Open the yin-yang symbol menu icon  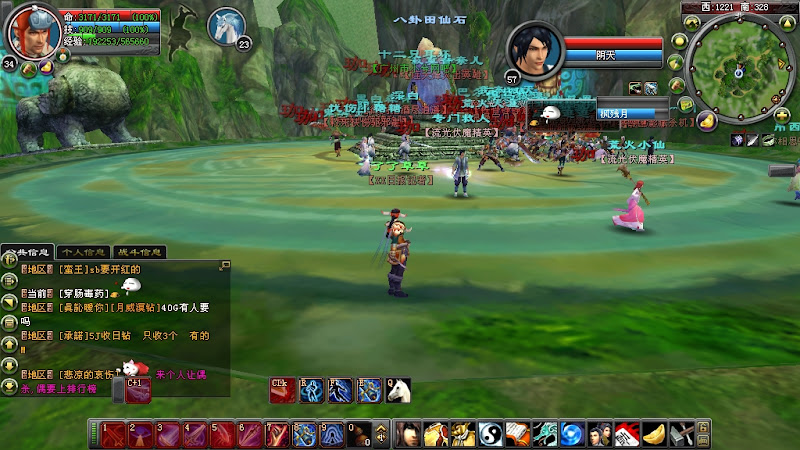coord(489,435)
